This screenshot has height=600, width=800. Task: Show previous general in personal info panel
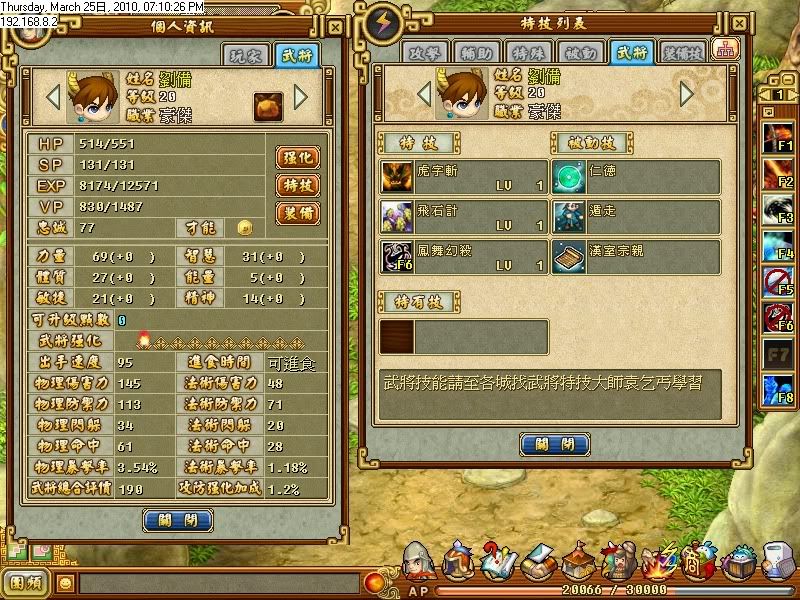click(x=55, y=97)
